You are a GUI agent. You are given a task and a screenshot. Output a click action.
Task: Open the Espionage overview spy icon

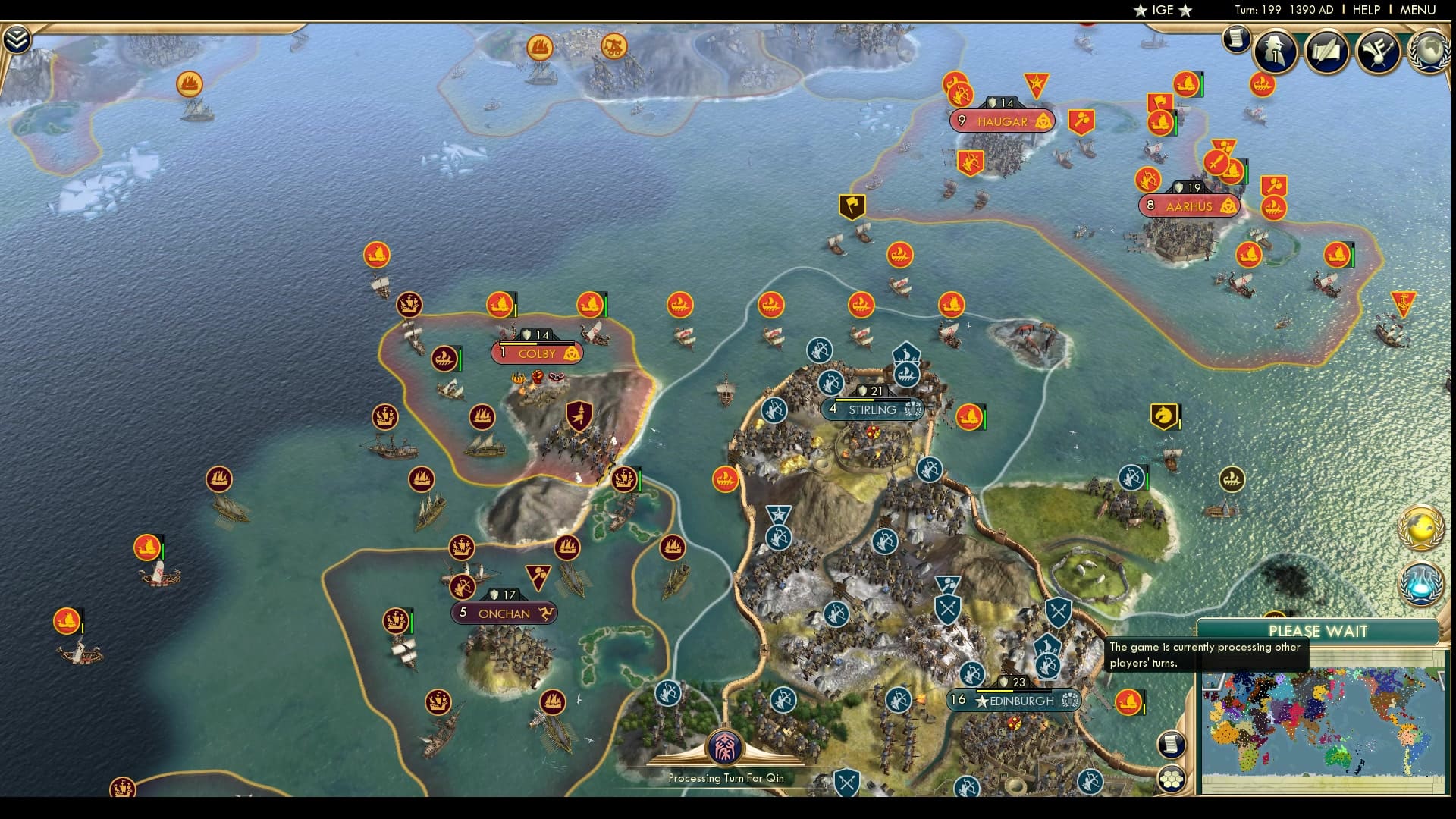point(1277,52)
